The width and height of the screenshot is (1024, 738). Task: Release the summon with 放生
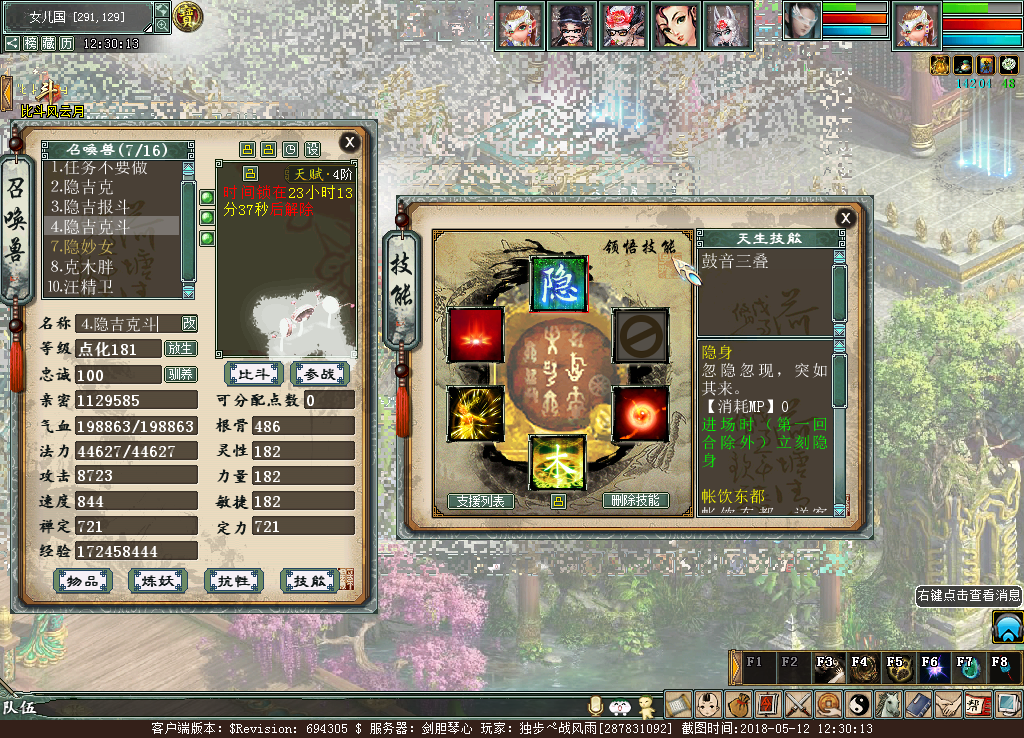(181, 349)
